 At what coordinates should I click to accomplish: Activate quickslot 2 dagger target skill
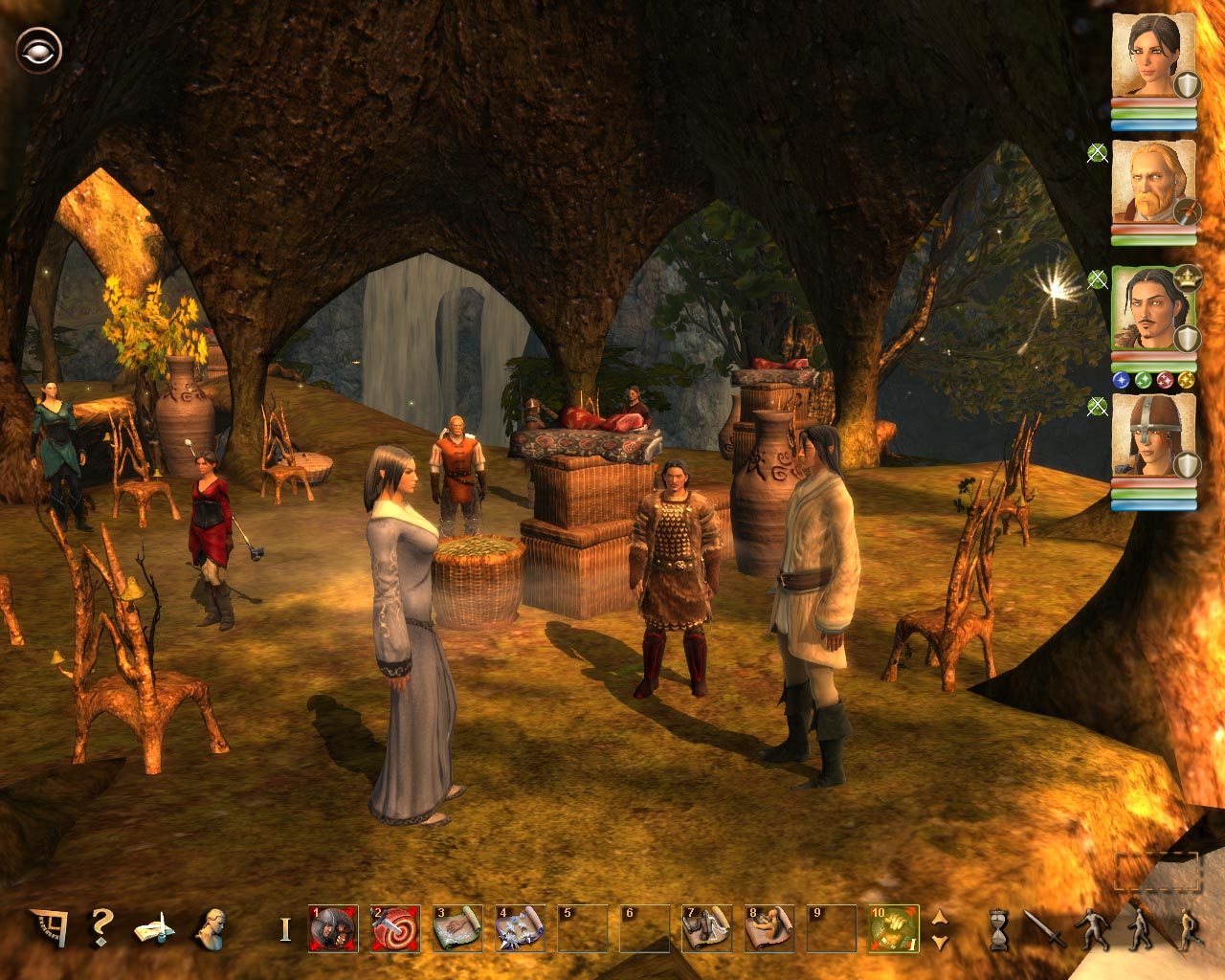point(395,928)
